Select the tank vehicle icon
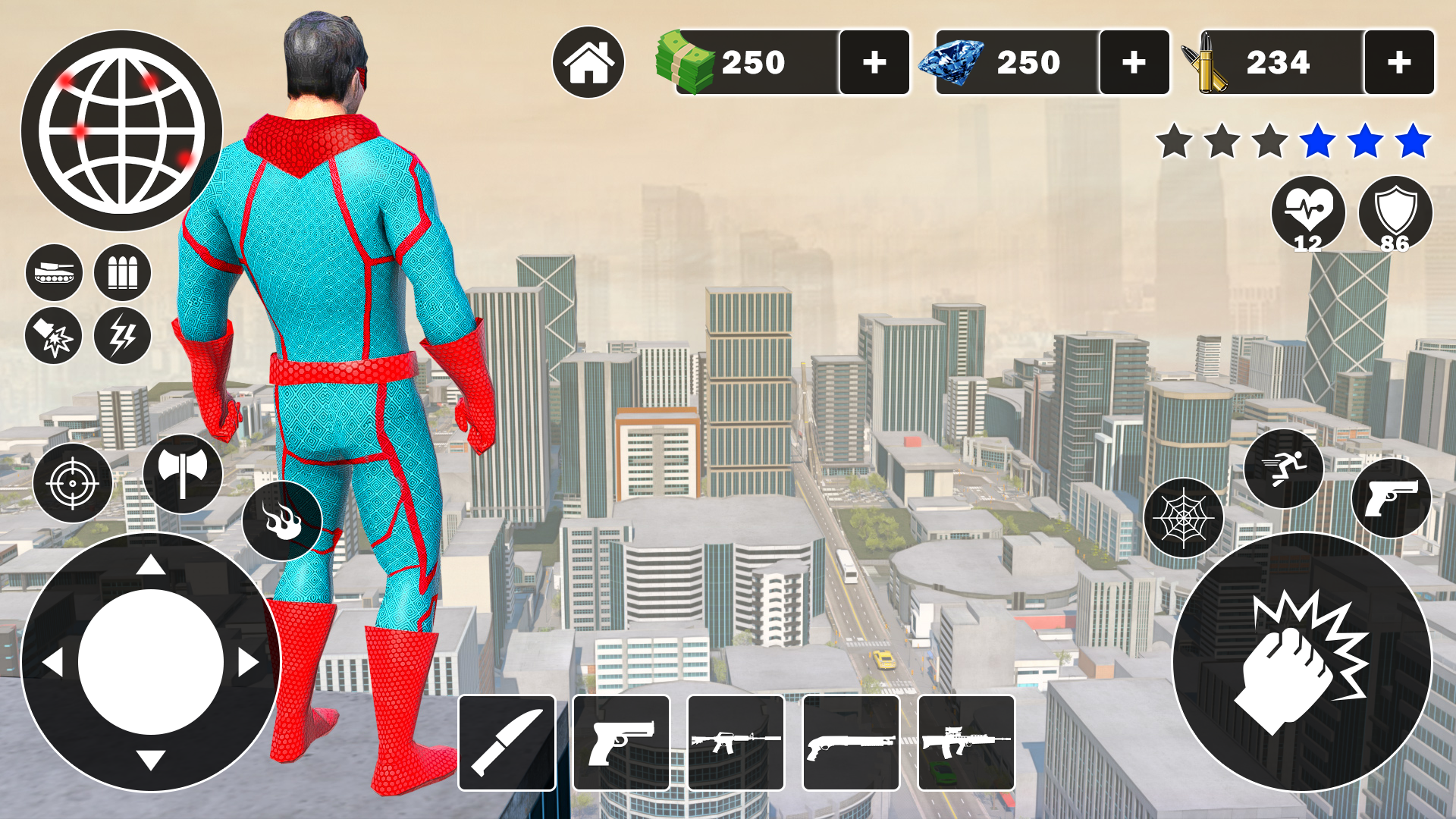Image resolution: width=1456 pixels, height=819 pixels. 53,273
